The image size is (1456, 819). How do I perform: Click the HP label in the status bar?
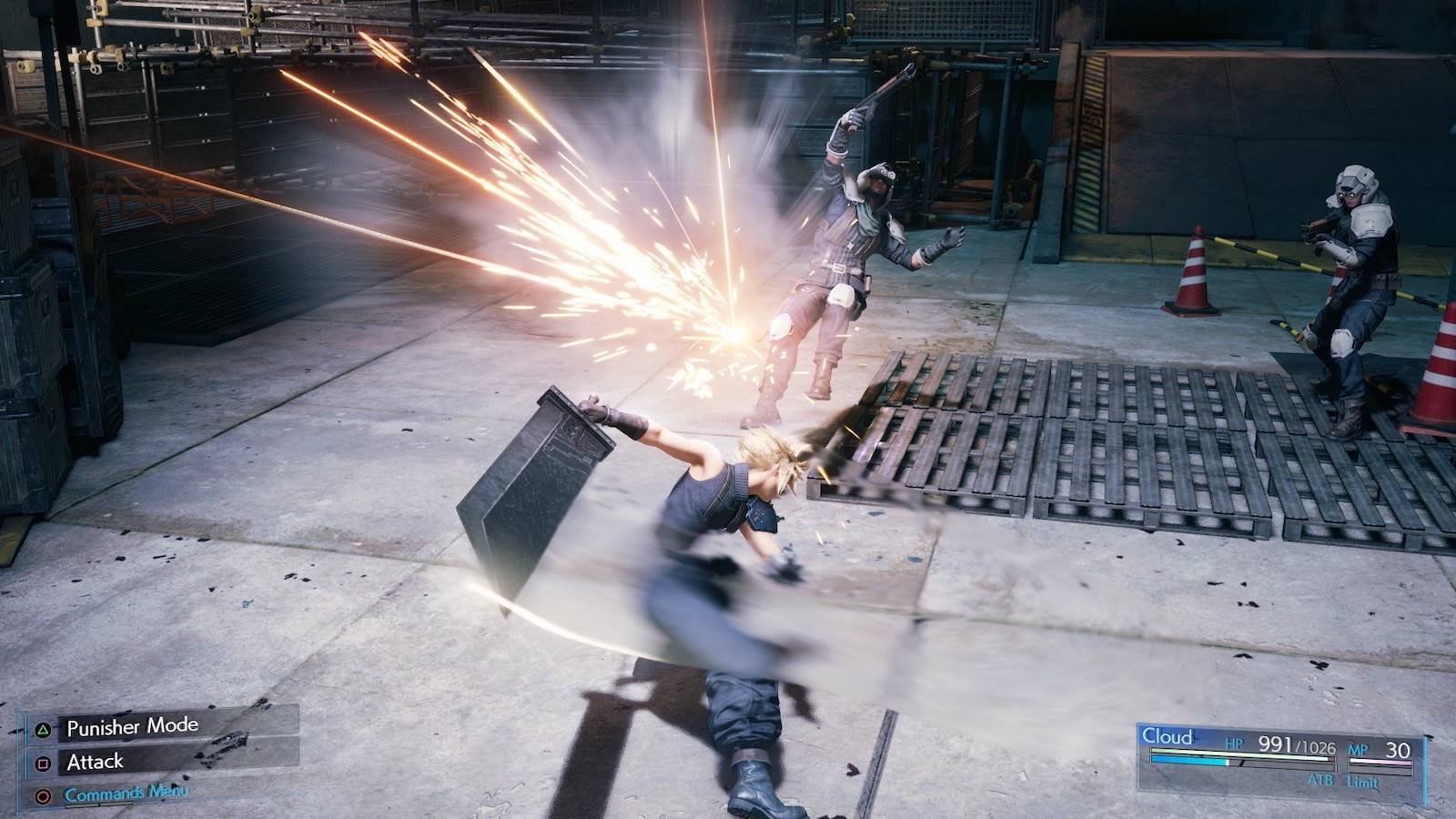(1235, 744)
